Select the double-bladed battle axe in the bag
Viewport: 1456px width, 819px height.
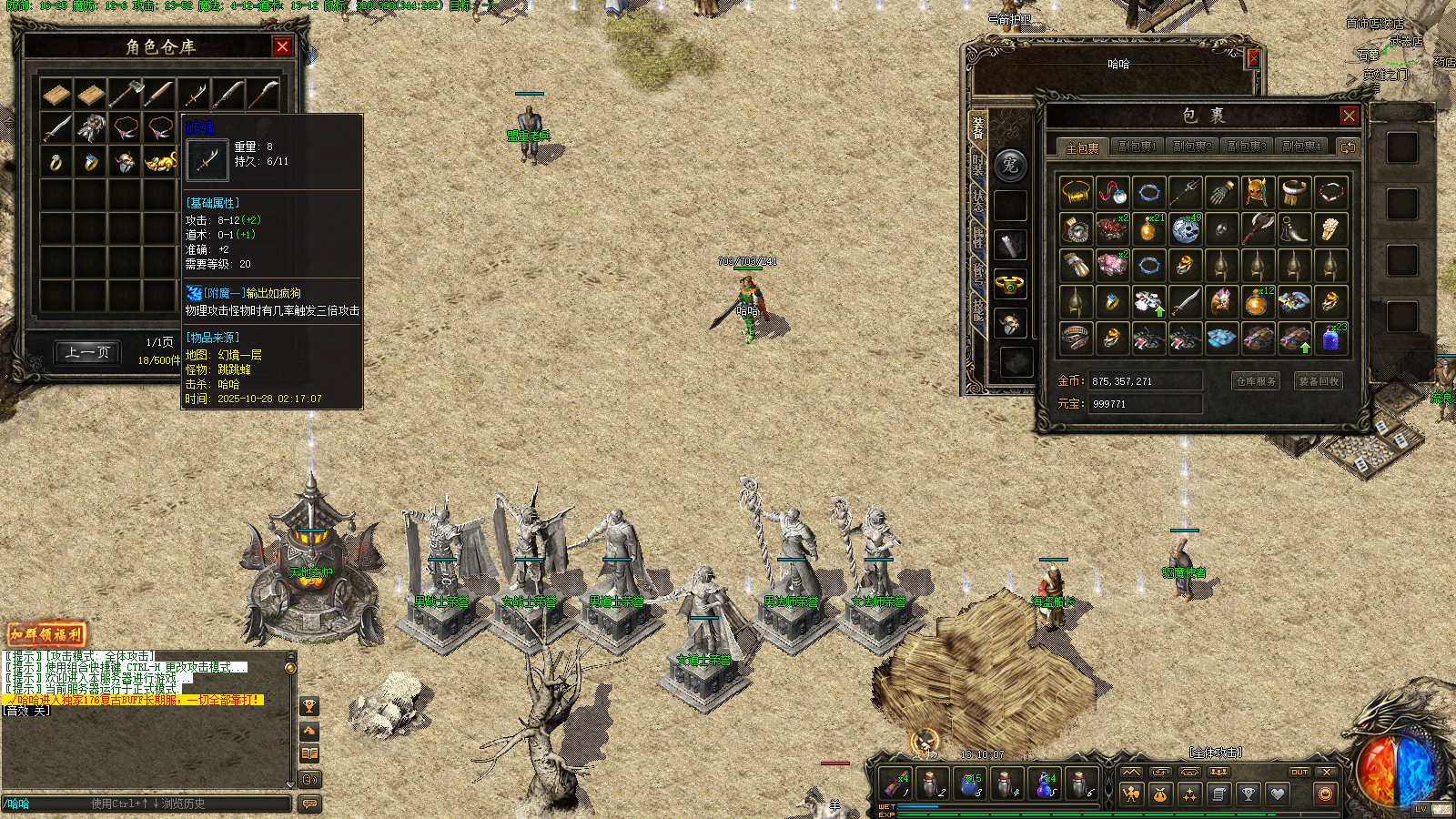coord(1258,228)
